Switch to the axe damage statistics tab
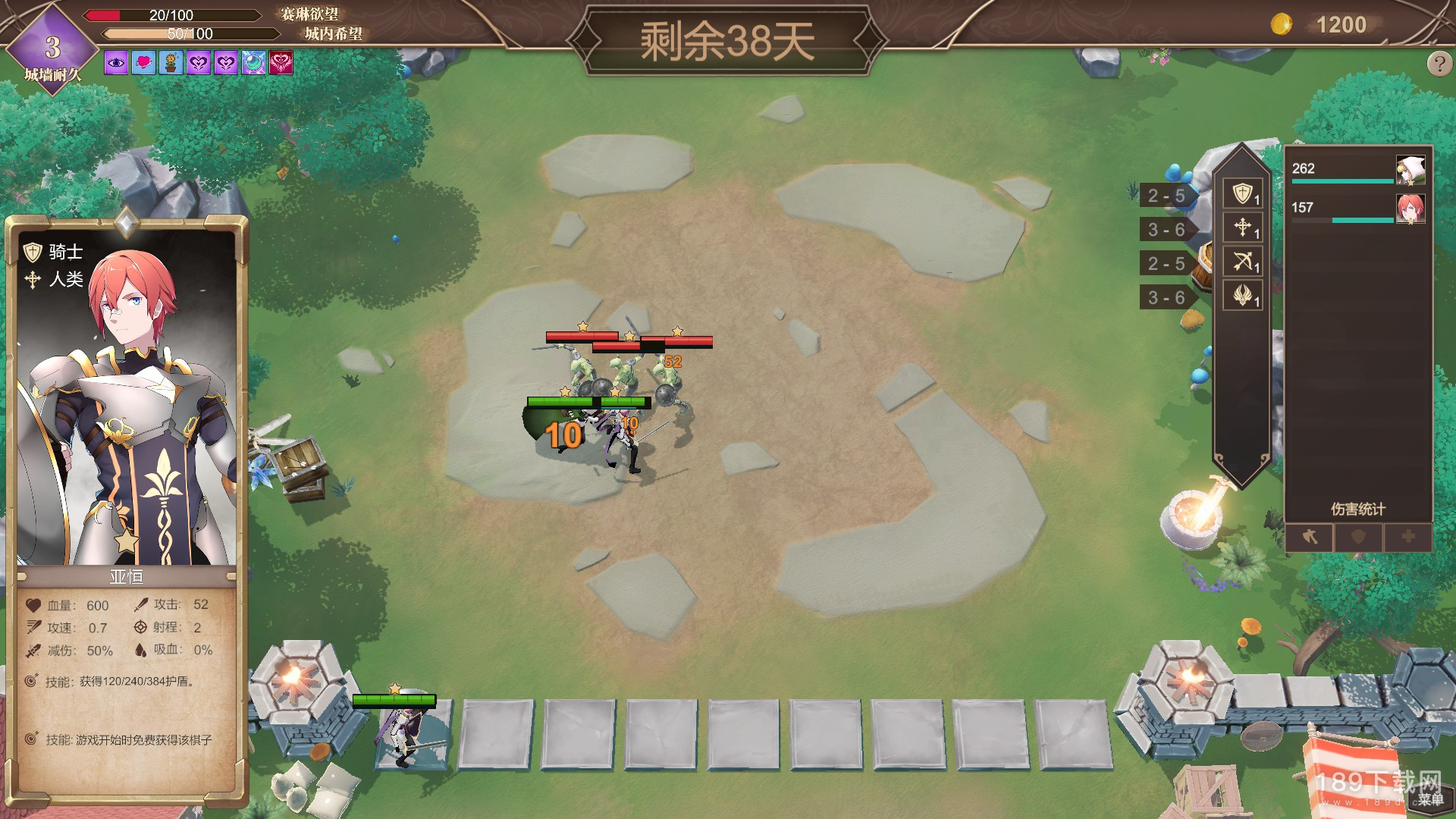Viewport: 1456px width, 819px height. click(x=1310, y=537)
